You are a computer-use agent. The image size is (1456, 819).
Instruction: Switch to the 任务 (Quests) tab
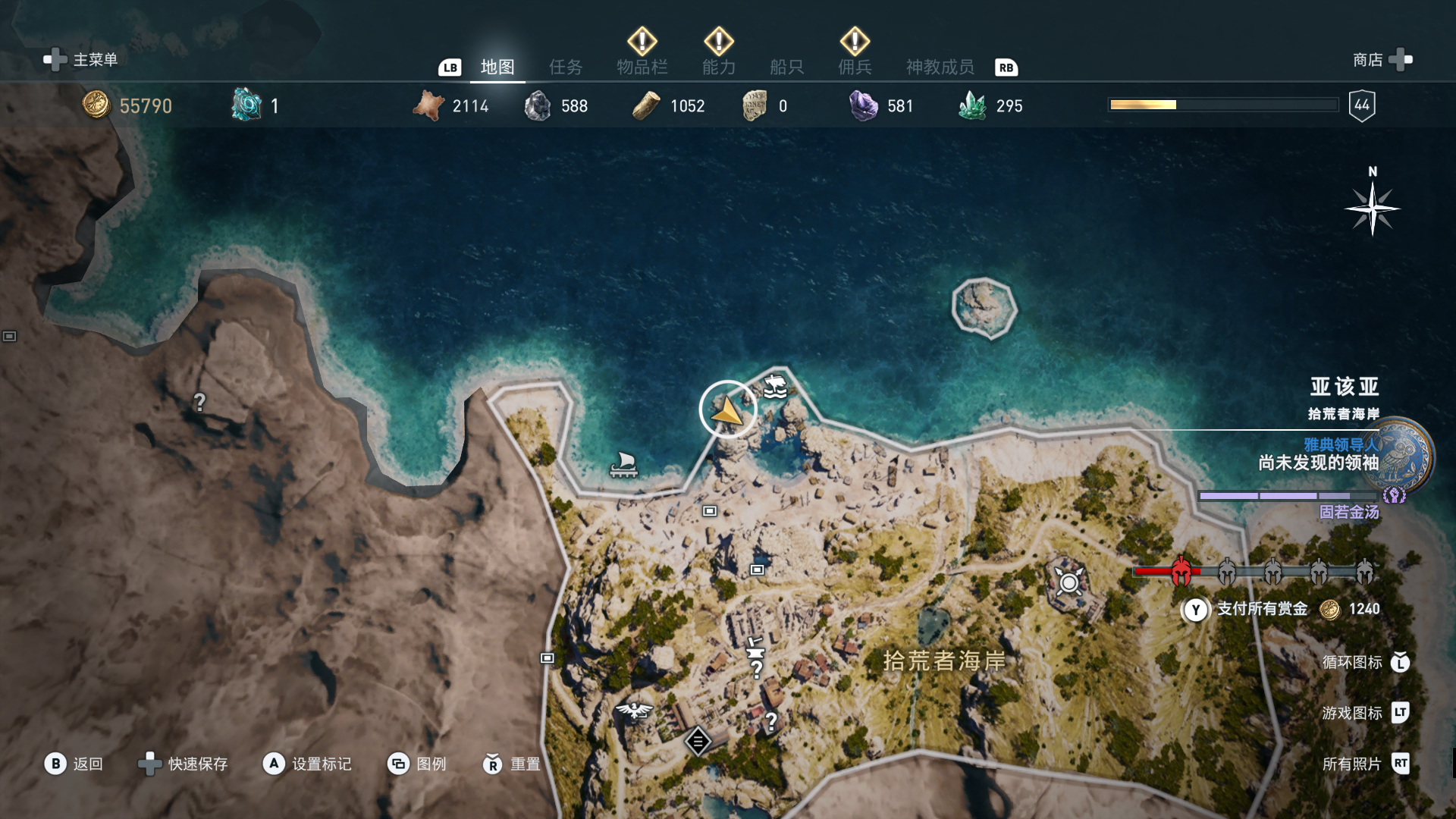tap(566, 67)
